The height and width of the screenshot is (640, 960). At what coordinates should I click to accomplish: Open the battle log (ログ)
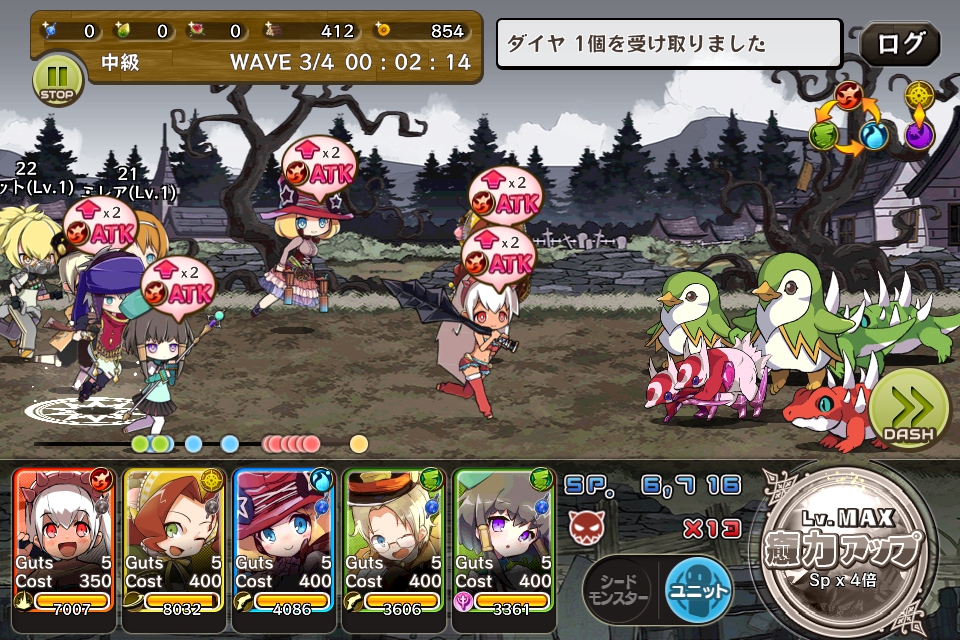(898, 45)
